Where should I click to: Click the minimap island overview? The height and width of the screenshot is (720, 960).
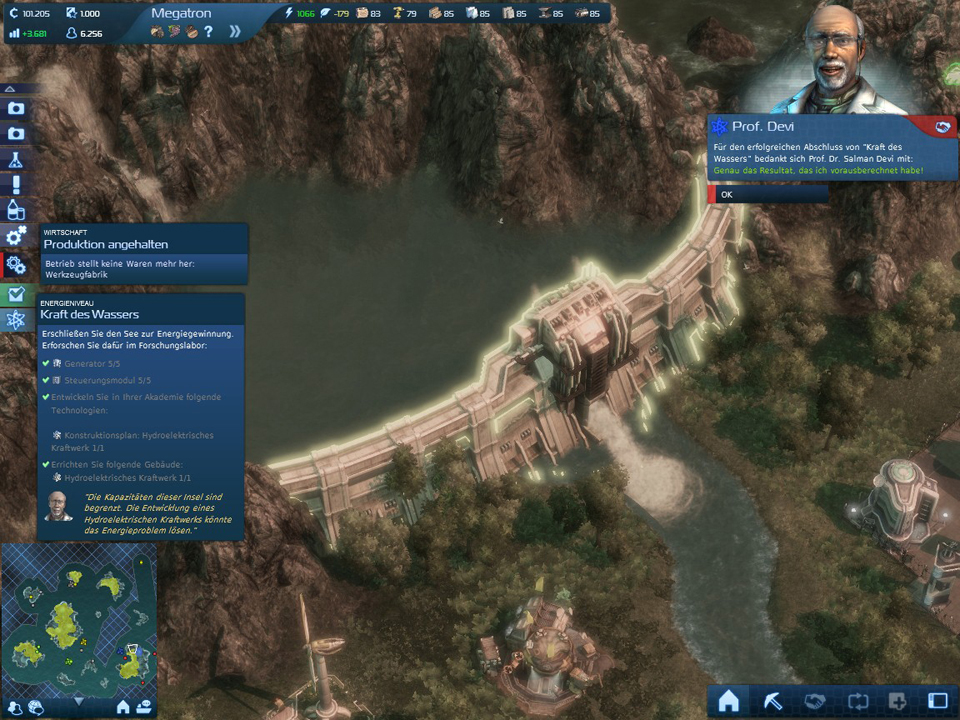pyautogui.click(x=79, y=620)
